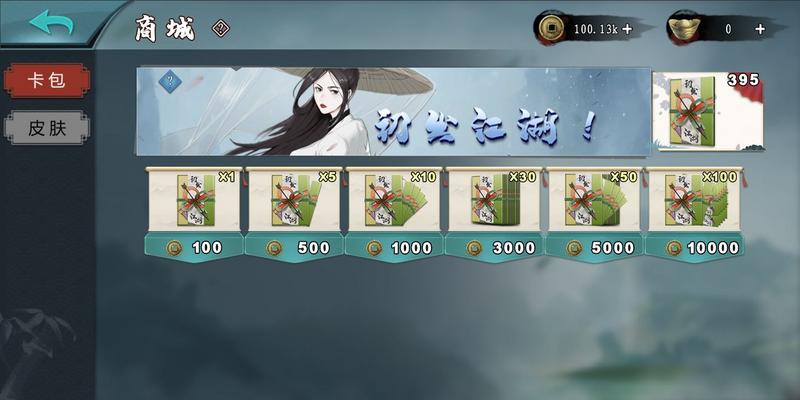Open the 皮肤 skins tab
800x400 pixels.
(x=45, y=127)
